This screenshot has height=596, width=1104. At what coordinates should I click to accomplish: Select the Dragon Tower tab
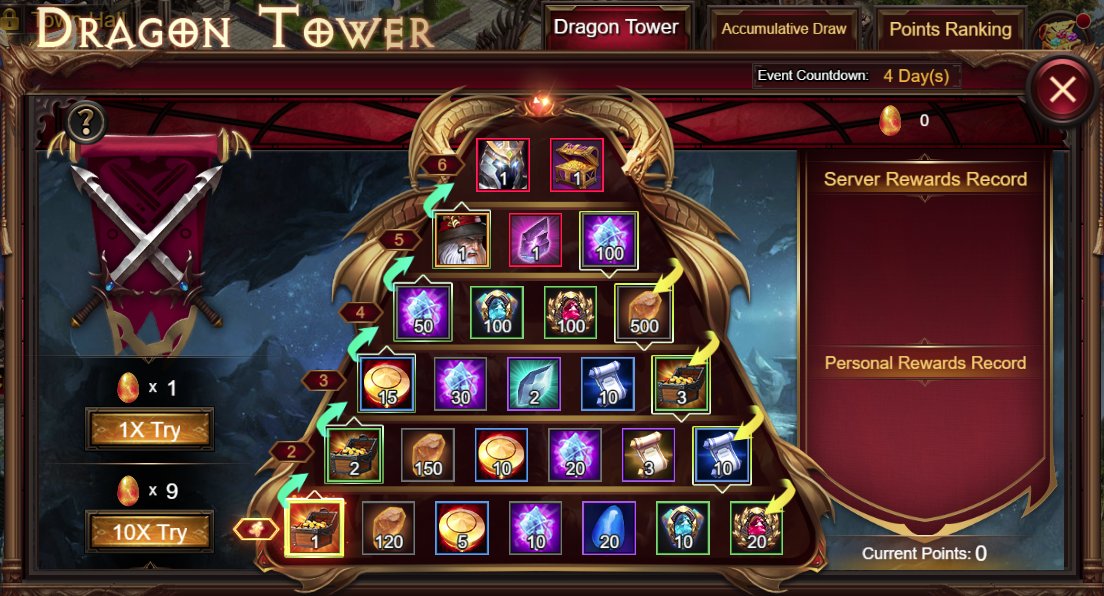[616, 27]
